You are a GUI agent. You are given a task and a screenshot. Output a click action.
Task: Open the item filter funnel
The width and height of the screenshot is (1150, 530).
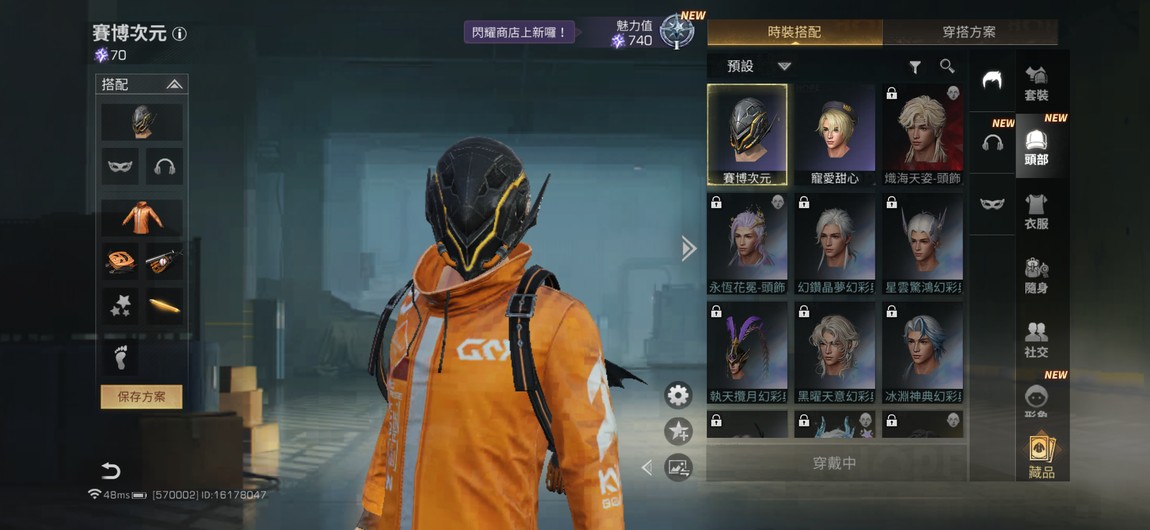pyautogui.click(x=914, y=67)
